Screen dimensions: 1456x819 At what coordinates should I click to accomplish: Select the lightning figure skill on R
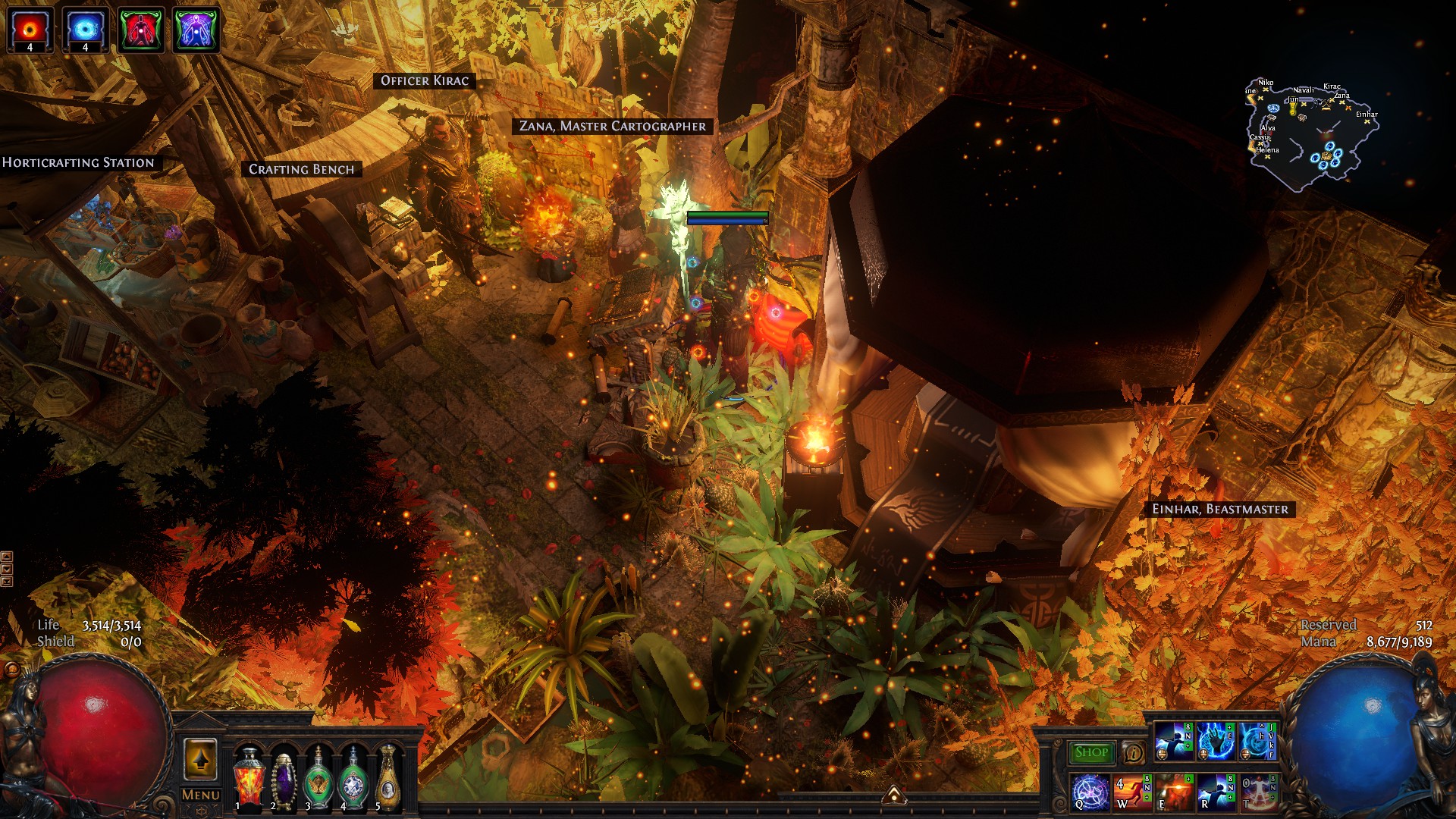coord(1216,792)
